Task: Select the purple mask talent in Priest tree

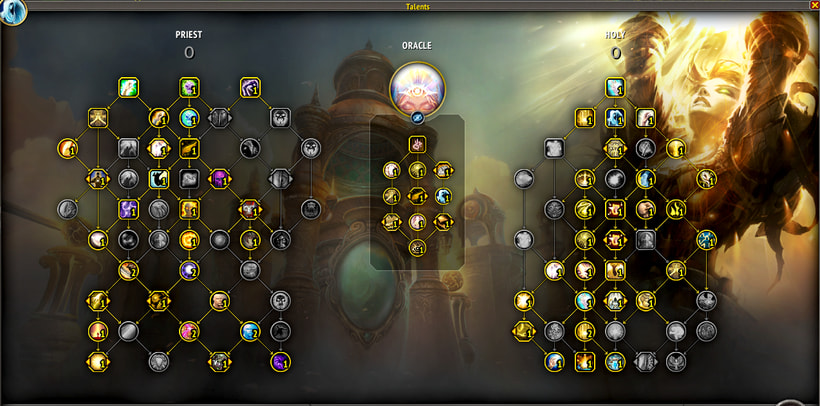Action: [219, 179]
